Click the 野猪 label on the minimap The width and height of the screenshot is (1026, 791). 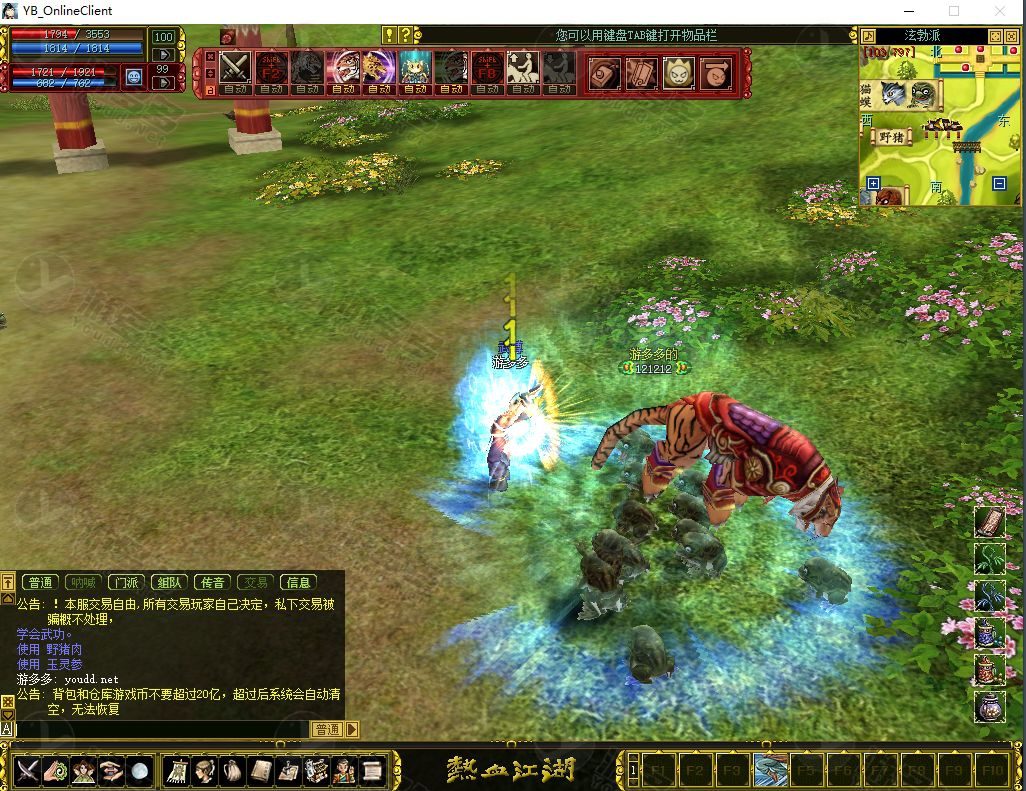click(x=892, y=138)
